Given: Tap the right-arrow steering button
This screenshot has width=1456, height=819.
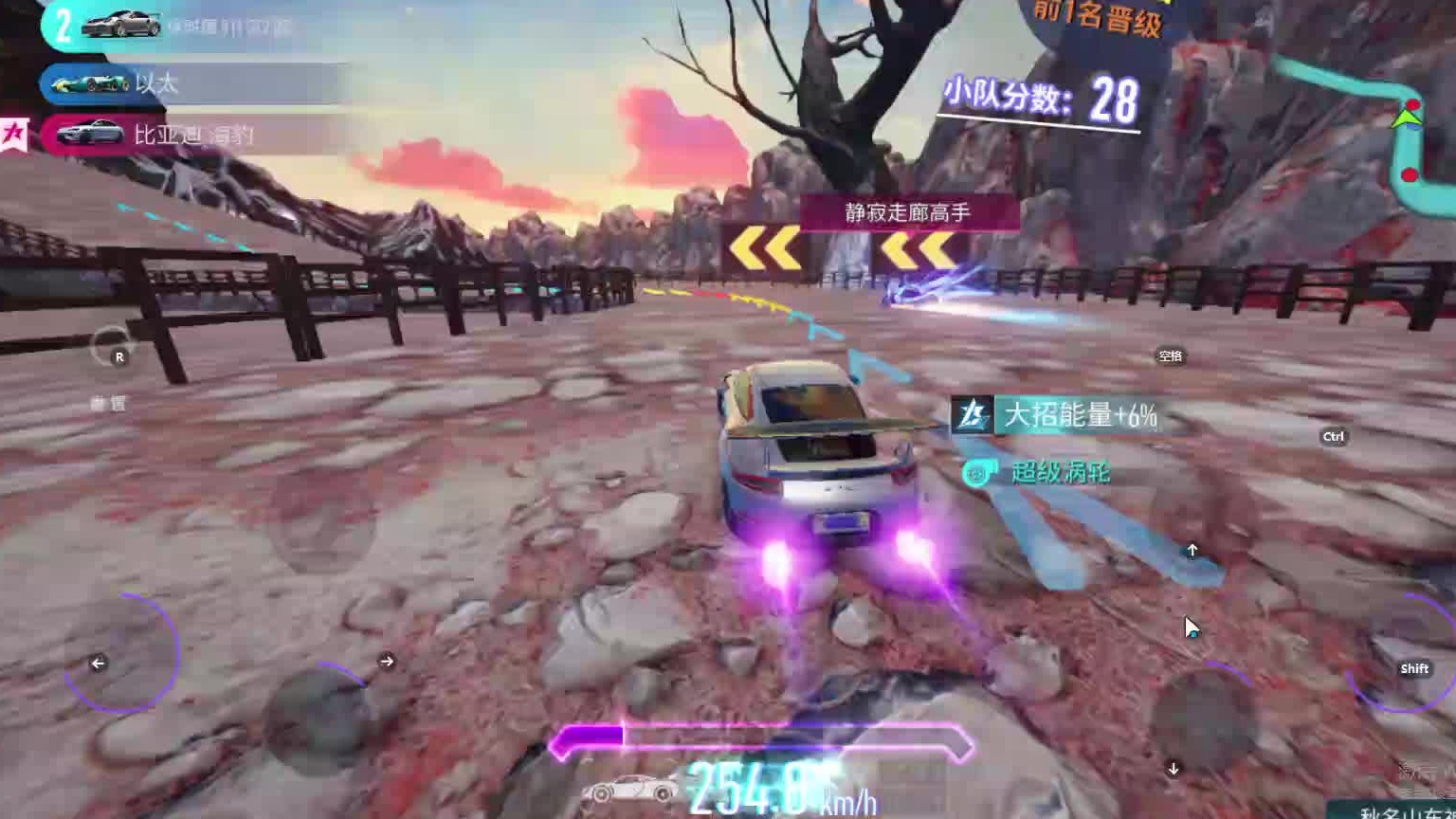Looking at the screenshot, I should pos(322,711).
